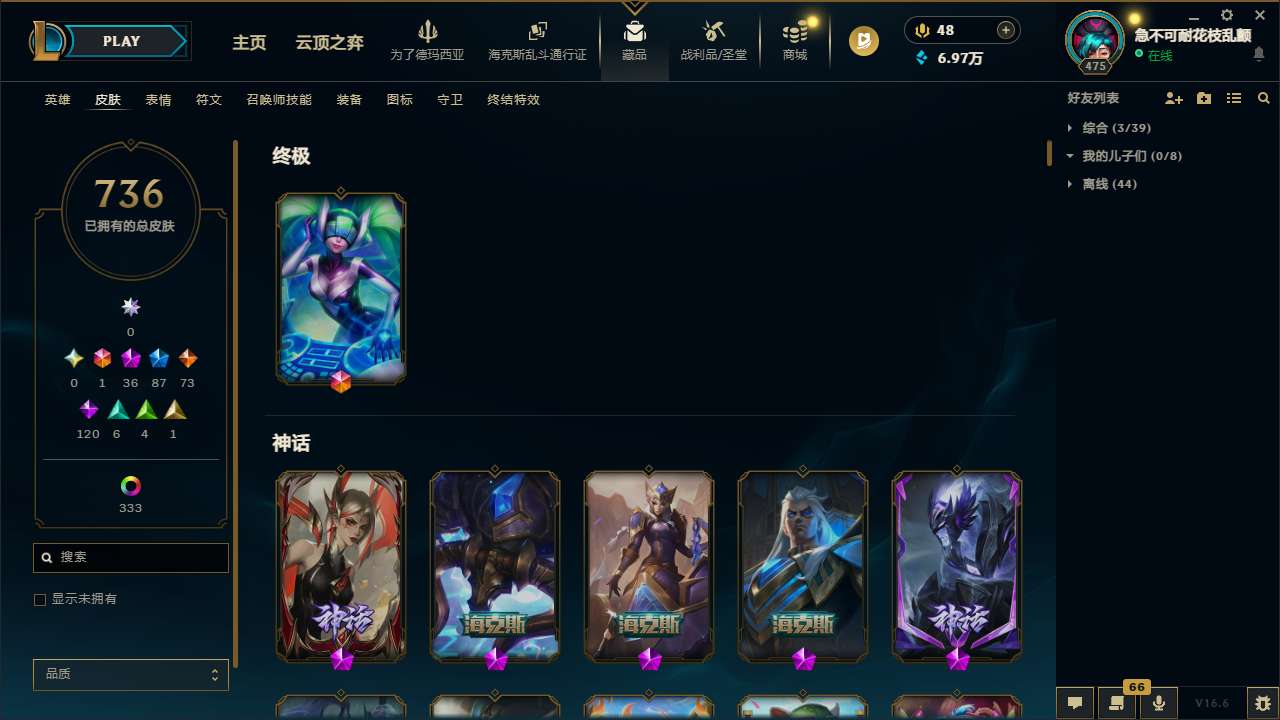The image size is (1280, 720).
Task: Toggle the voice volume microphone at top
Action: (921, 29)
